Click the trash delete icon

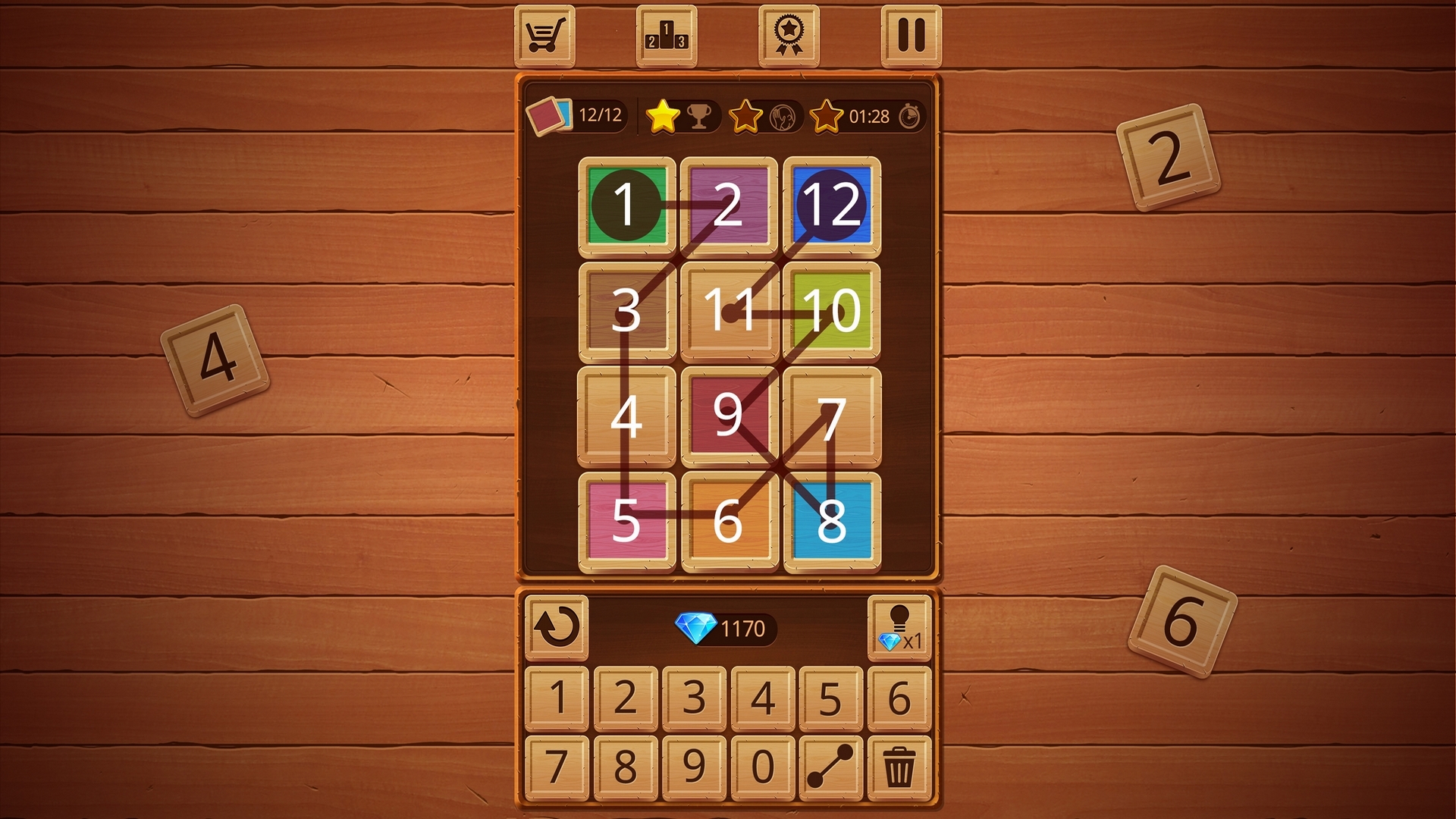pyautogui.click(x=899, y=768)
